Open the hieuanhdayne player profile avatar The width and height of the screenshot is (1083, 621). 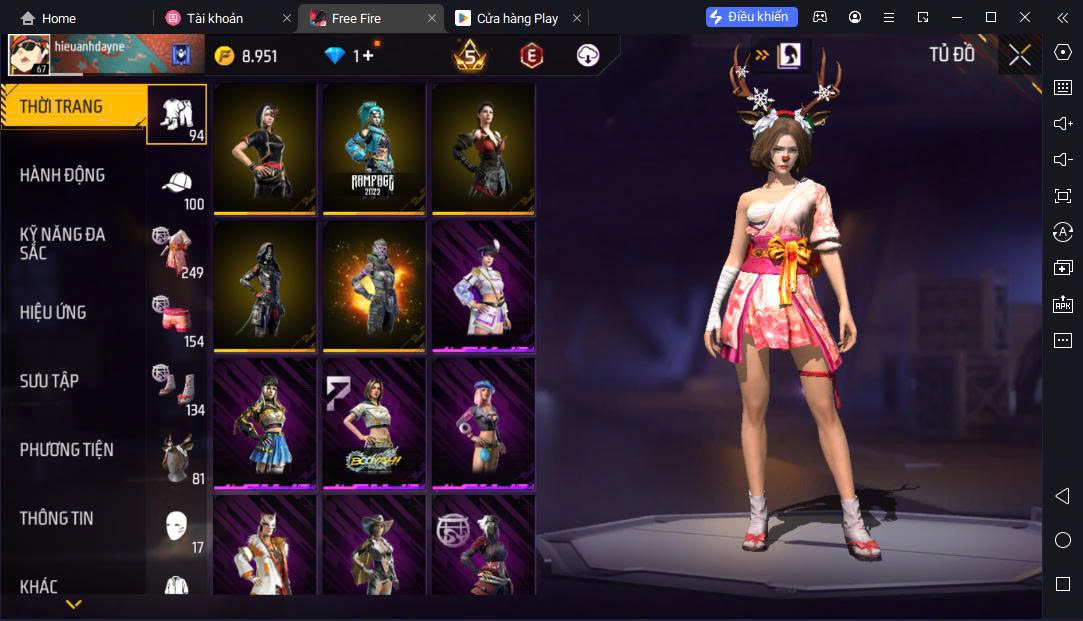pyautogui.click(x=29, y=55)
